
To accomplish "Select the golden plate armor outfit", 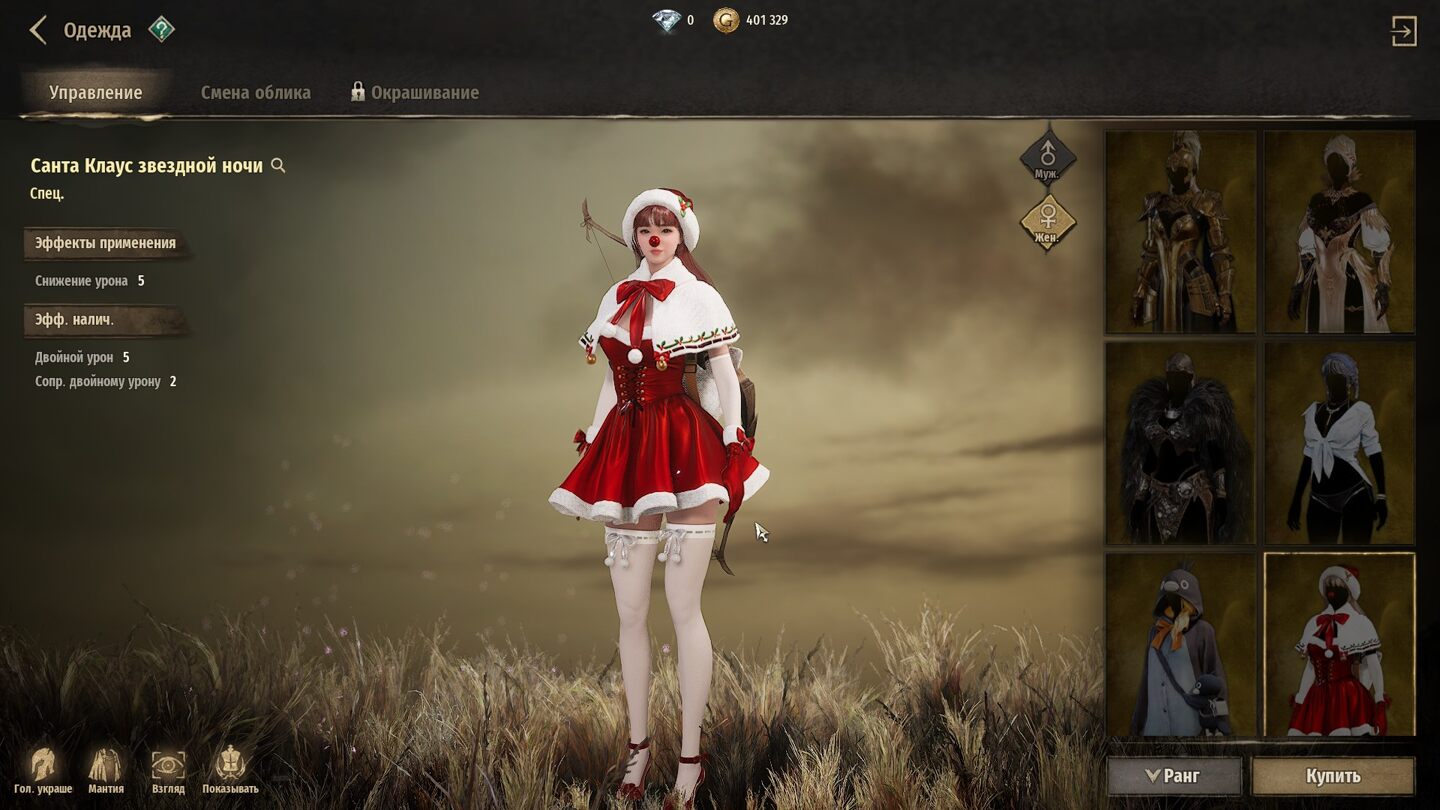I will pyautogui.click(x=1180, y=232).
